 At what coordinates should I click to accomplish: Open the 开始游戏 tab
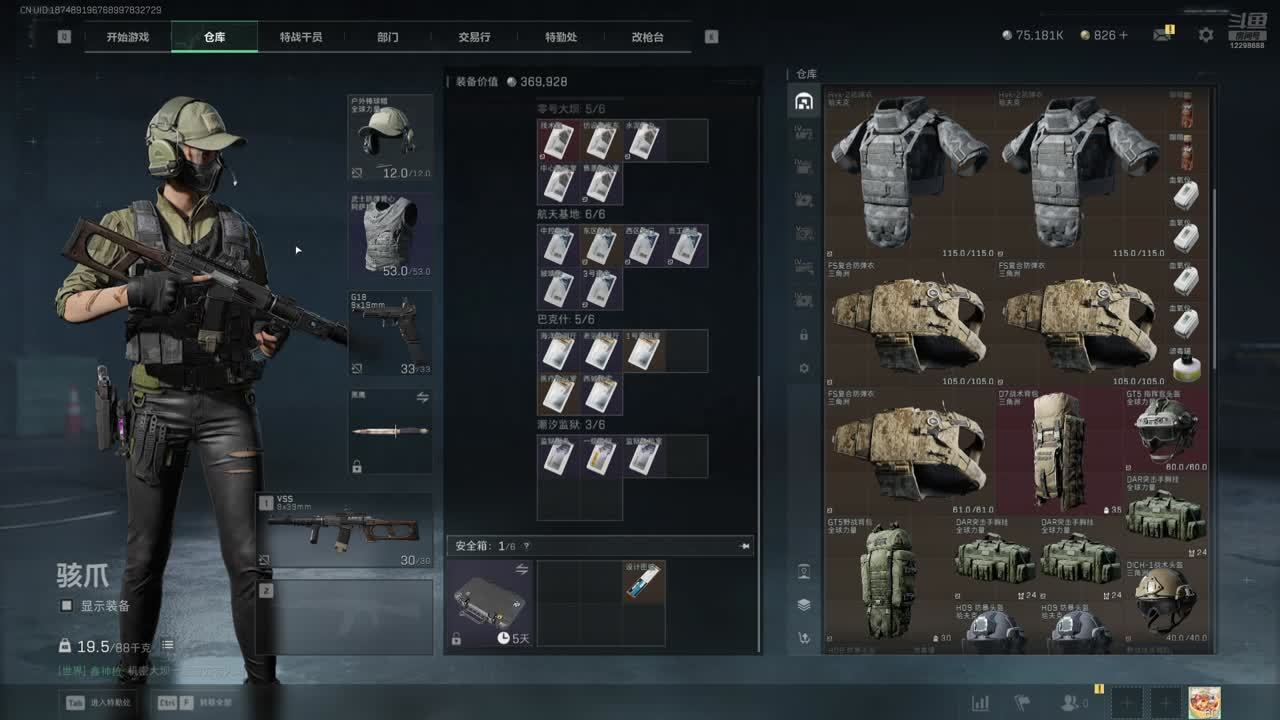(128, 37)
